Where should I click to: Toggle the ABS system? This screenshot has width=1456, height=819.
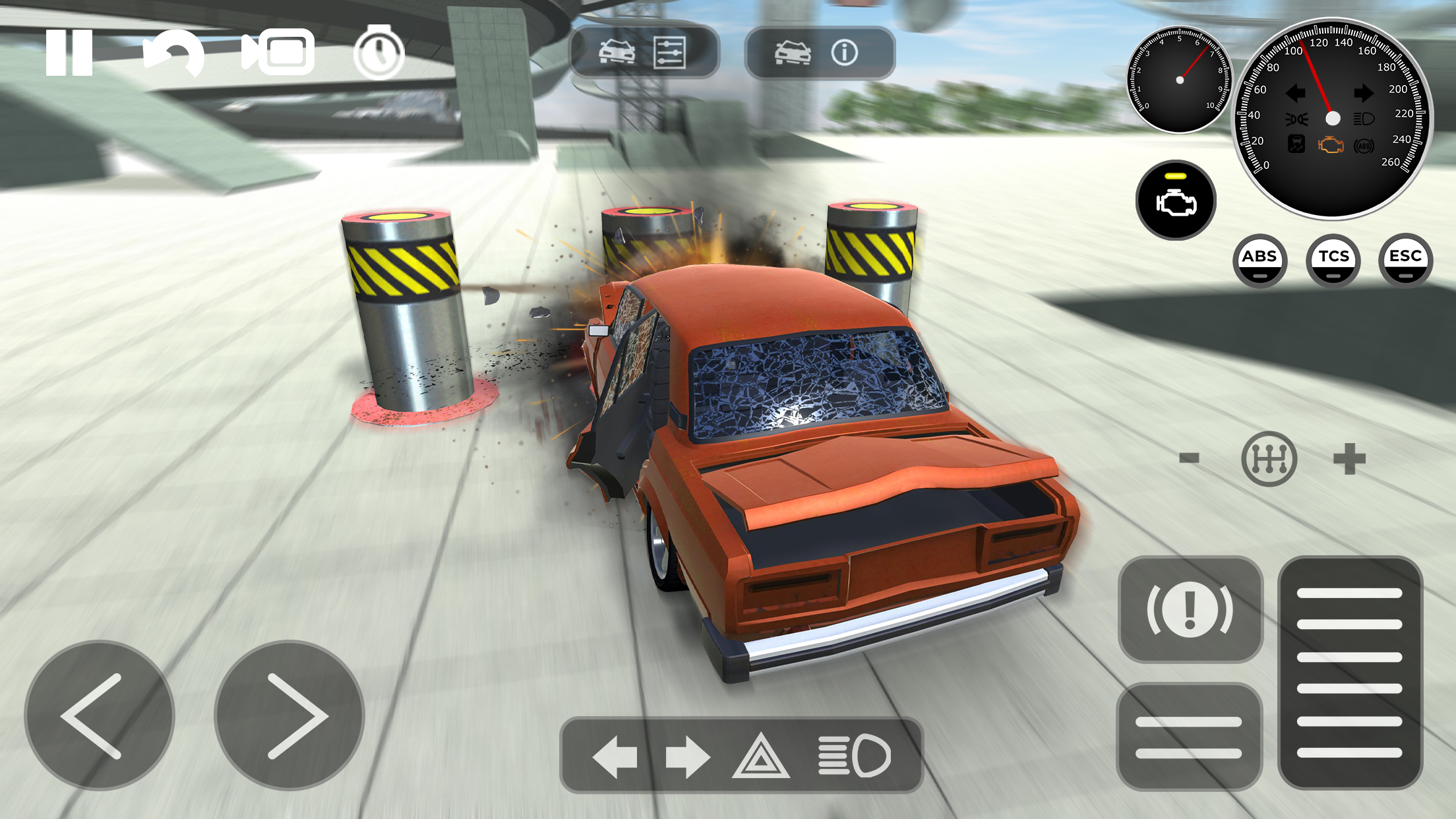[1261, 260]
